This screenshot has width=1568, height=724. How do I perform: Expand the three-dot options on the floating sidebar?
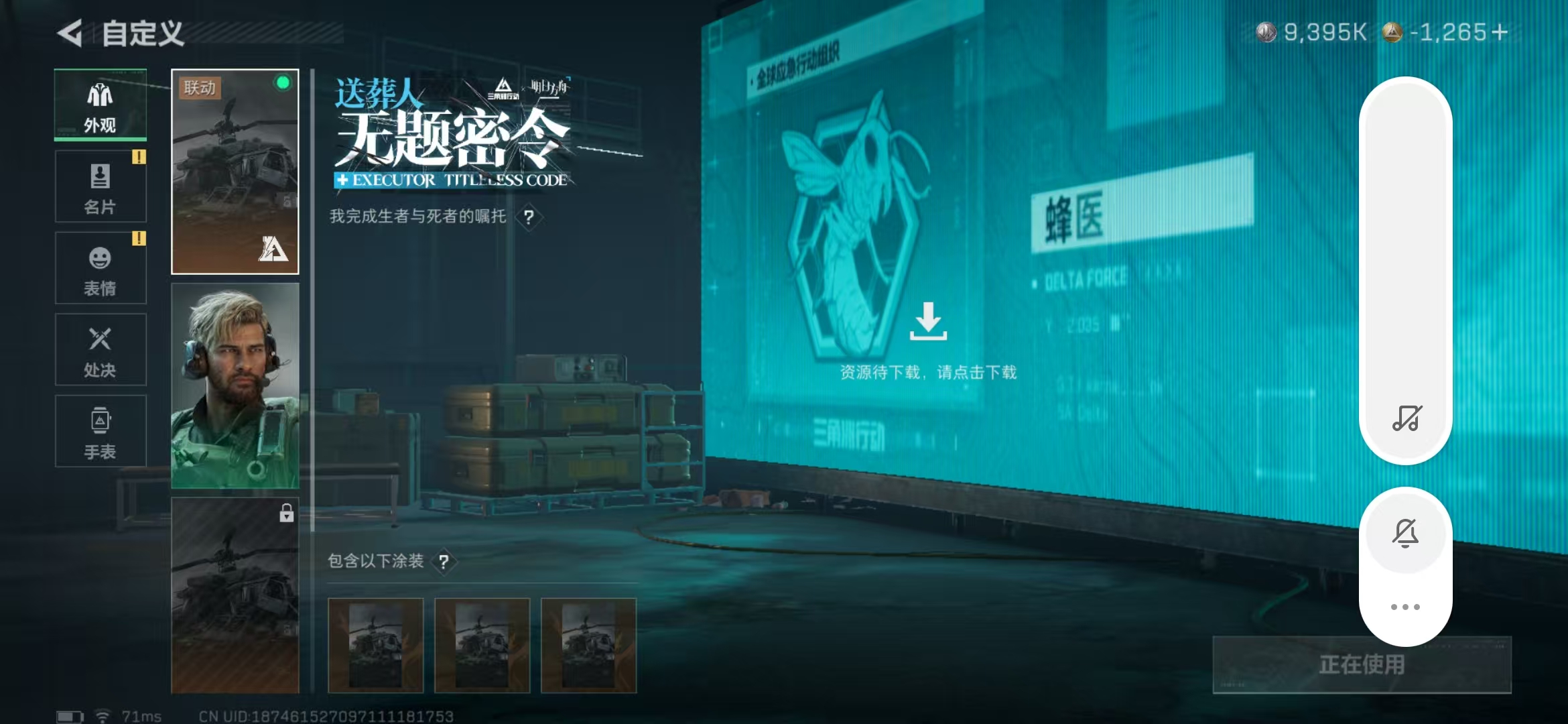1405,605
